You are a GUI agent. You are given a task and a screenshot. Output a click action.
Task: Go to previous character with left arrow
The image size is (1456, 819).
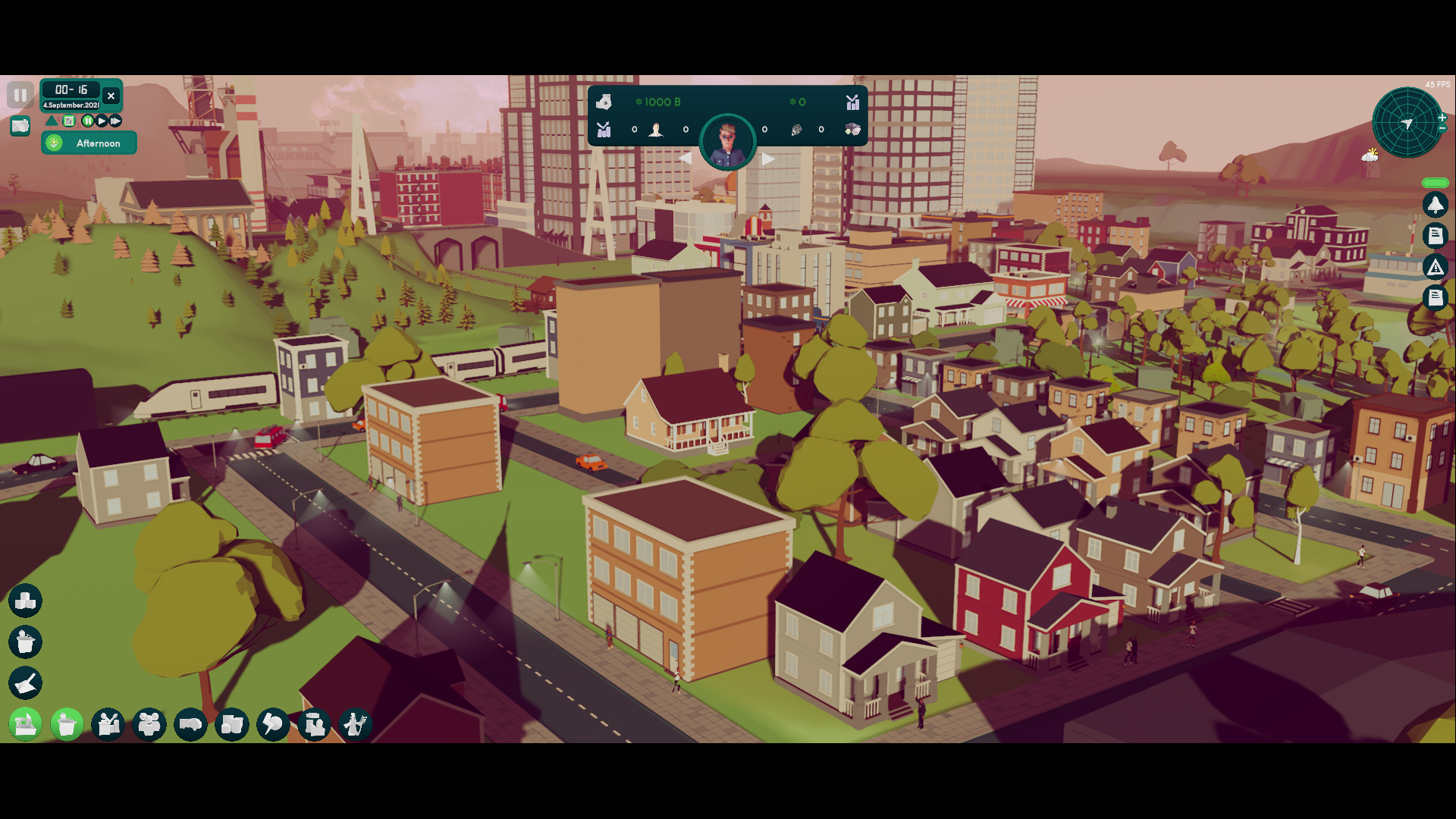click(685, 158)
